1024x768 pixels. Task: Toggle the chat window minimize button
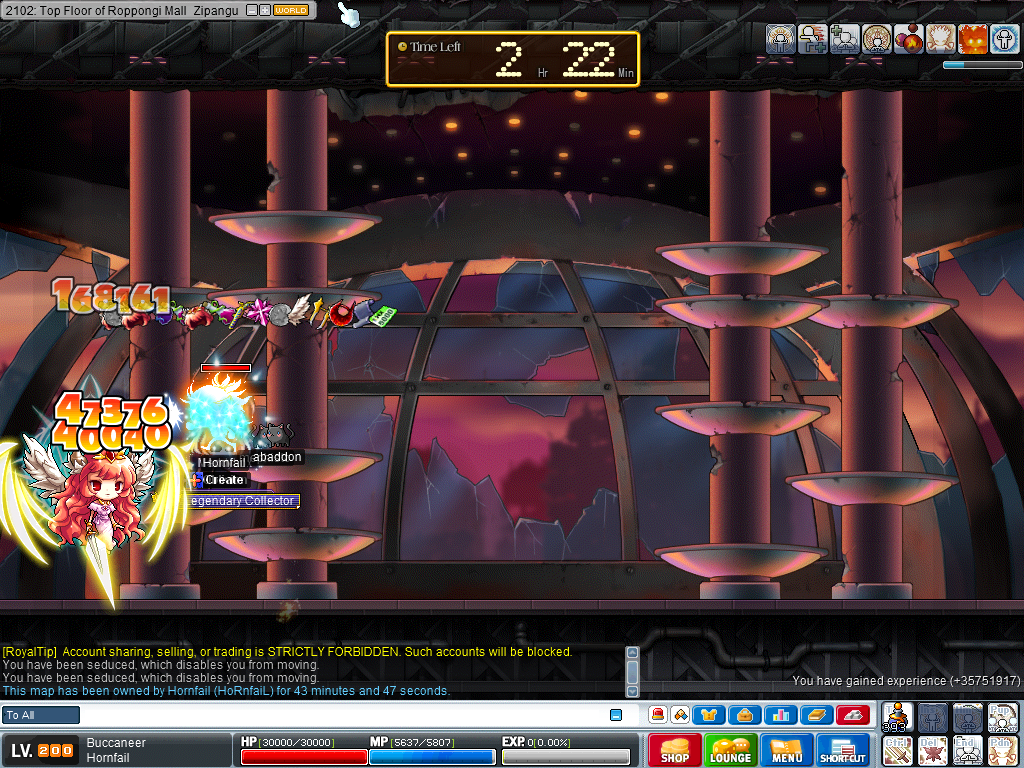coord(616,715)
